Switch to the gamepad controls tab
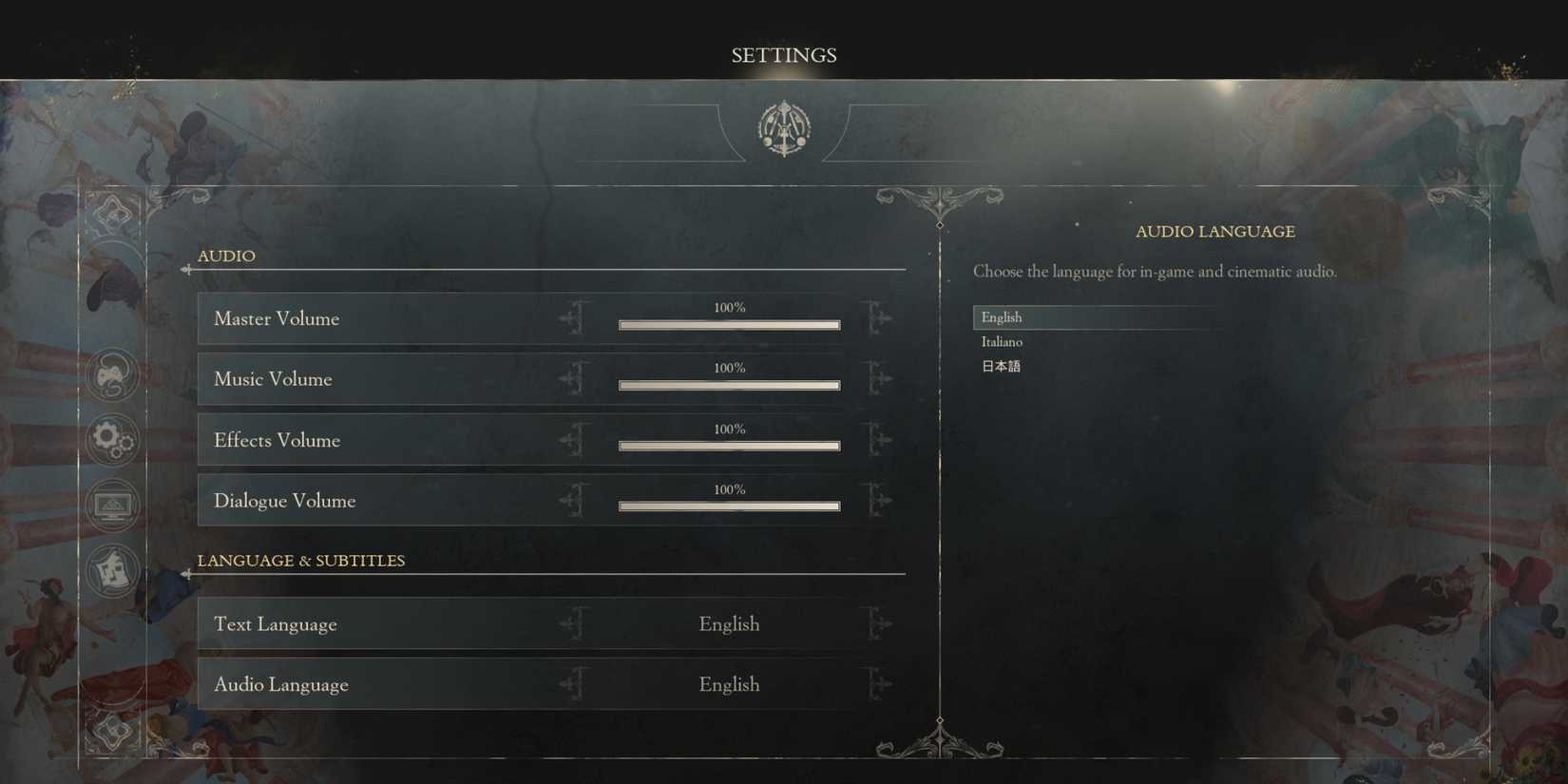 tap(112, 375)
